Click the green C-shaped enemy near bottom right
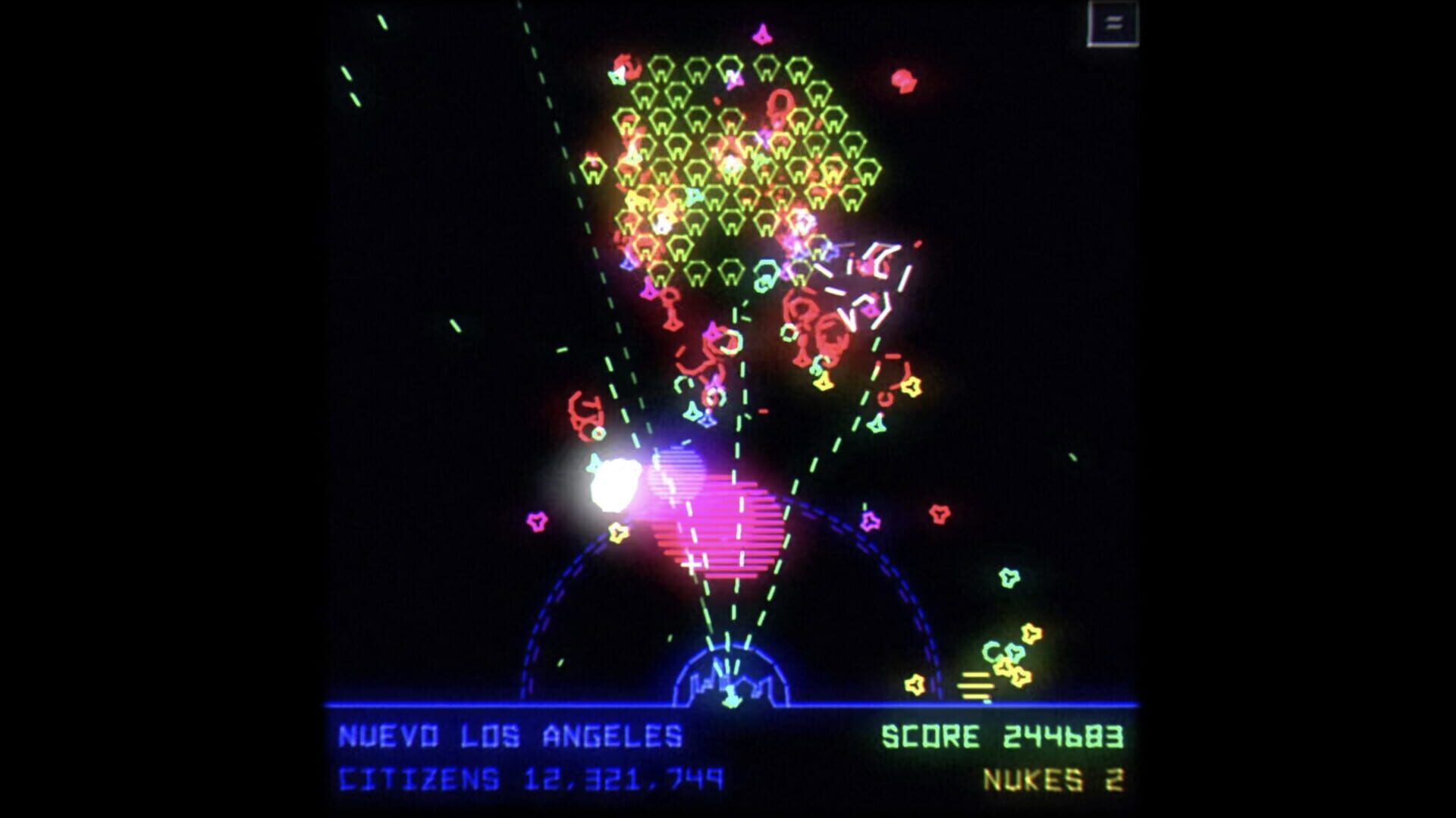 992,652
